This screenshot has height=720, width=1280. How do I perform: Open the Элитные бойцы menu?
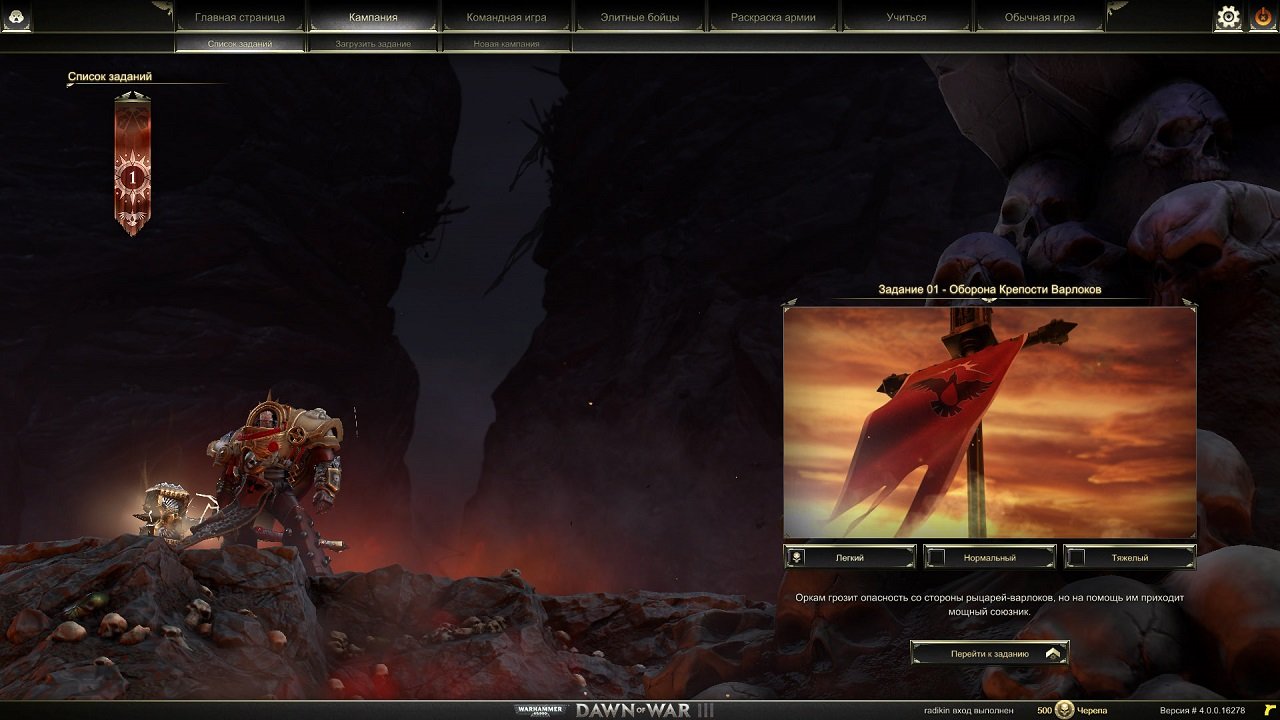pyautogui.click(x=641, y=16)
